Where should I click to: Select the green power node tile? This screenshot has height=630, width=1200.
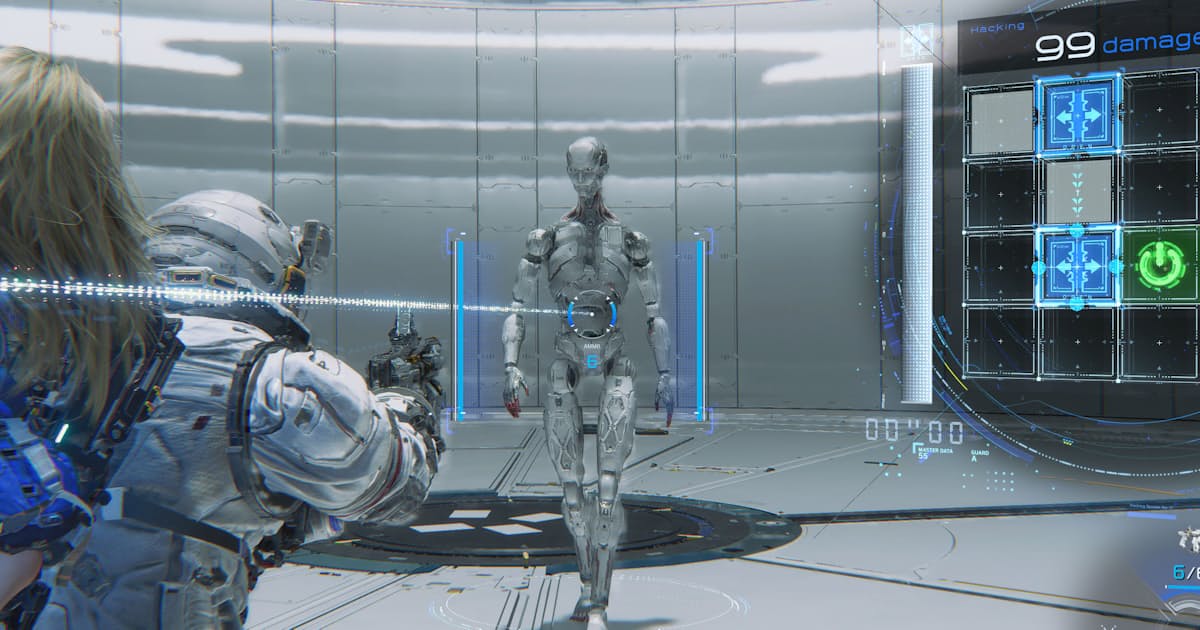pyautogui.click(x=1161, y=267)
